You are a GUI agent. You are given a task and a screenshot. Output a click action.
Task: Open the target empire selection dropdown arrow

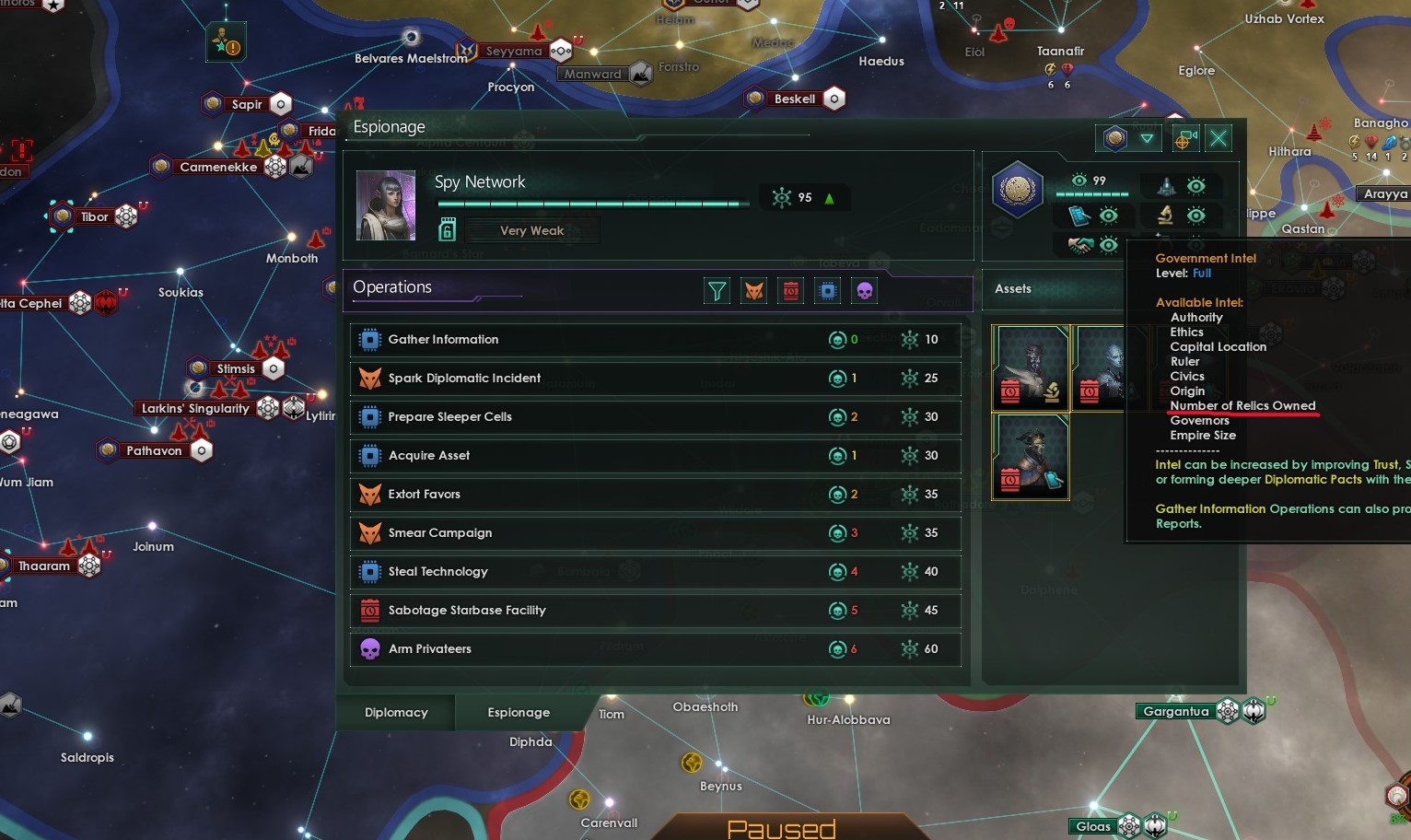pyautogui.click(x=1148, y=138)
